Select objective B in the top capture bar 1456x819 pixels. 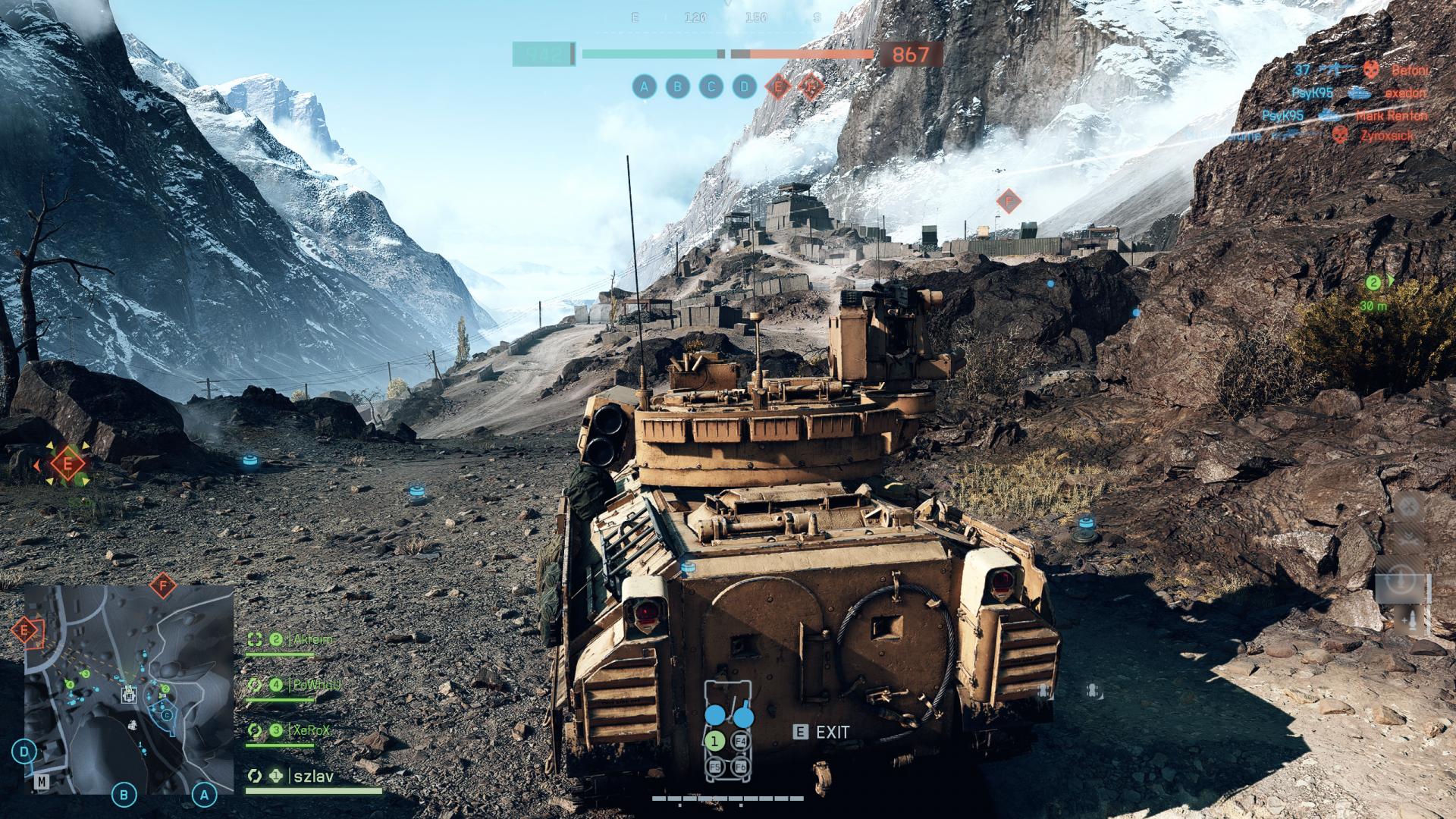[677, 87]
